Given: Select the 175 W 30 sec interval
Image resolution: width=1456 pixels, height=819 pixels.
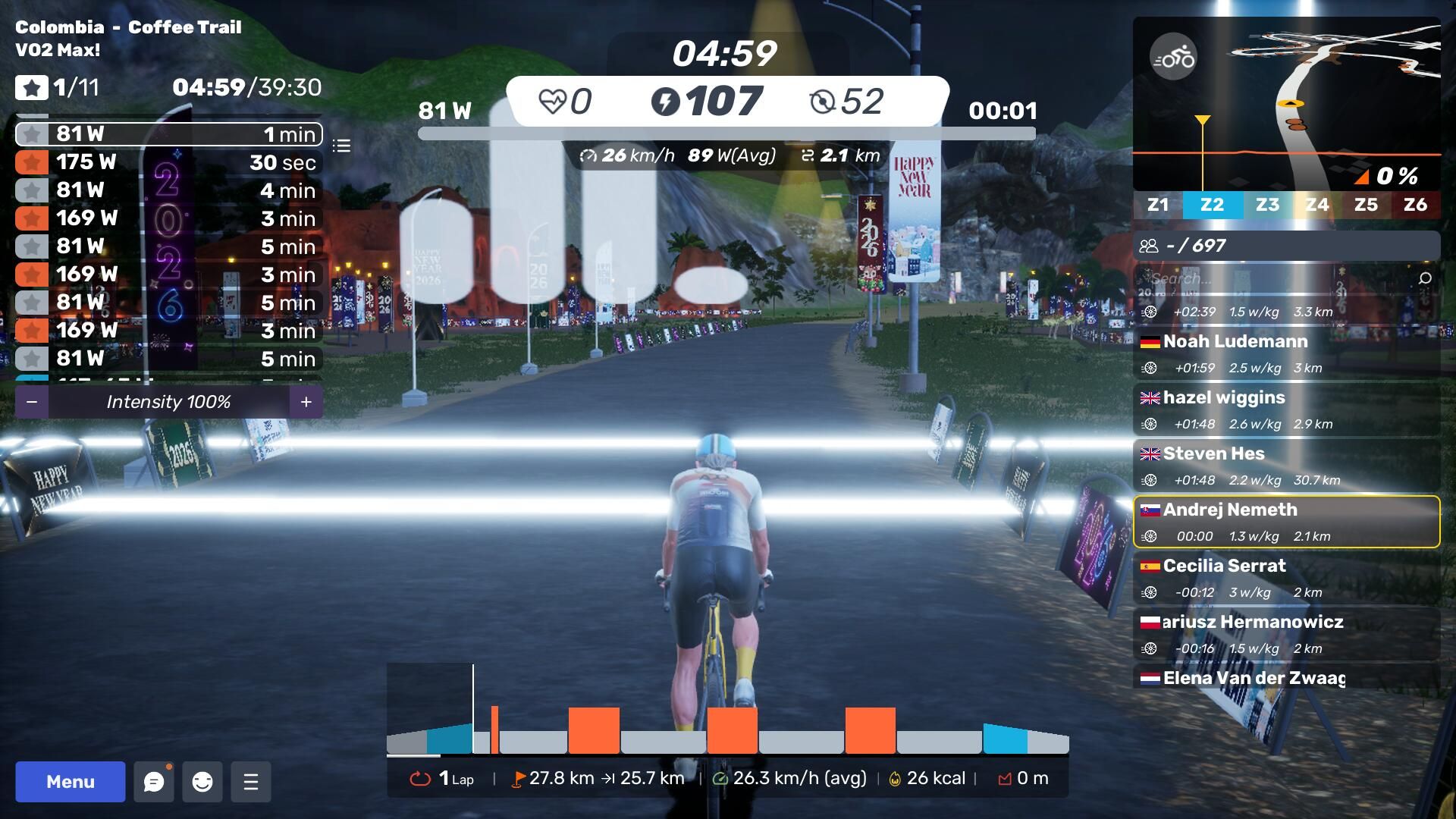Looking at the screenshot, I should point(168,162).
